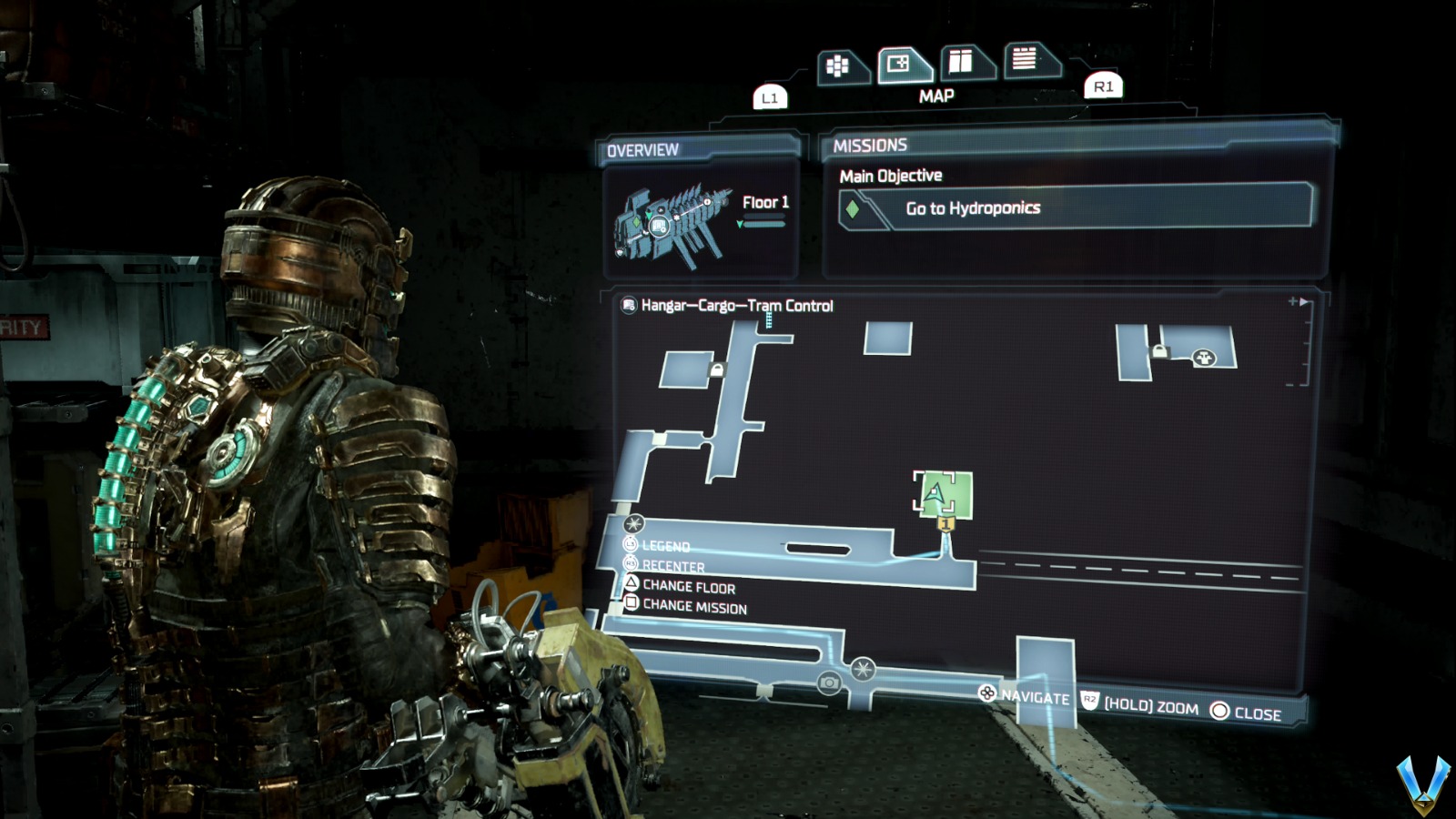1456x819 pixels.
Task: Expand the map panel with the top-right arrow
Action: pyautogui.click(x=1301, y=301)
